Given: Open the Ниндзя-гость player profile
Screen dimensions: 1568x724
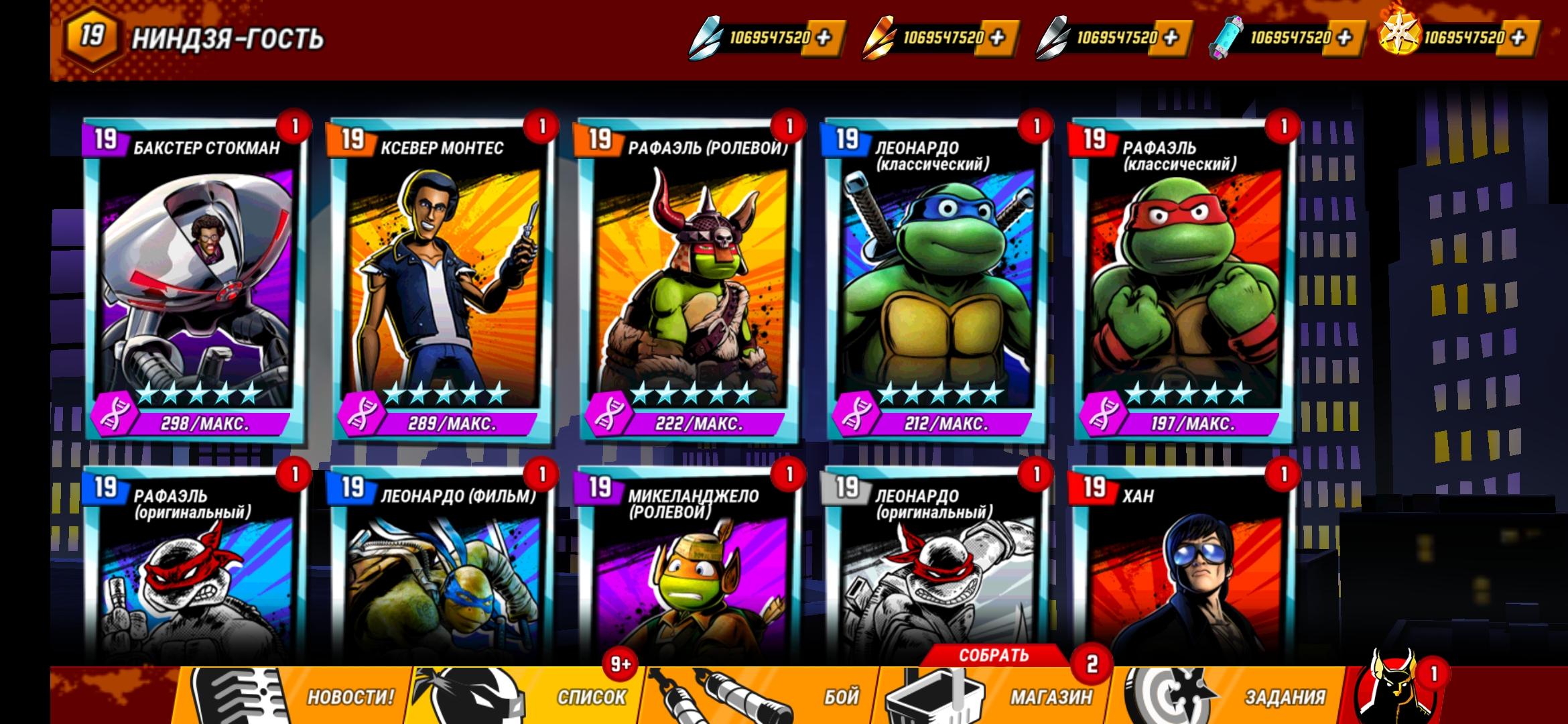Looking at the screenshot, I should 194,38.
